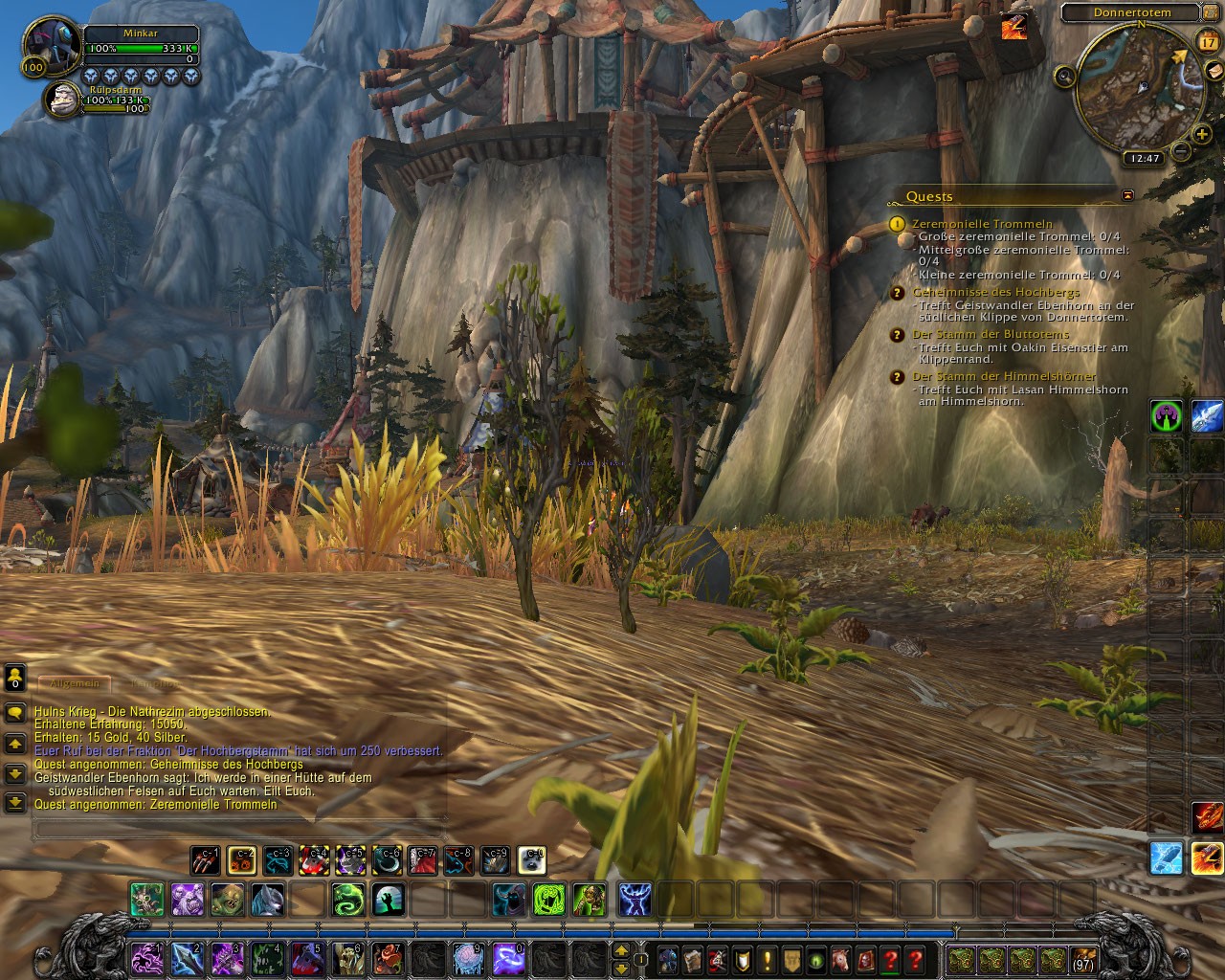Zoom in the minimap with the plus button
The height and width of the screenshot is (980, 1225).
(1202, 135)
